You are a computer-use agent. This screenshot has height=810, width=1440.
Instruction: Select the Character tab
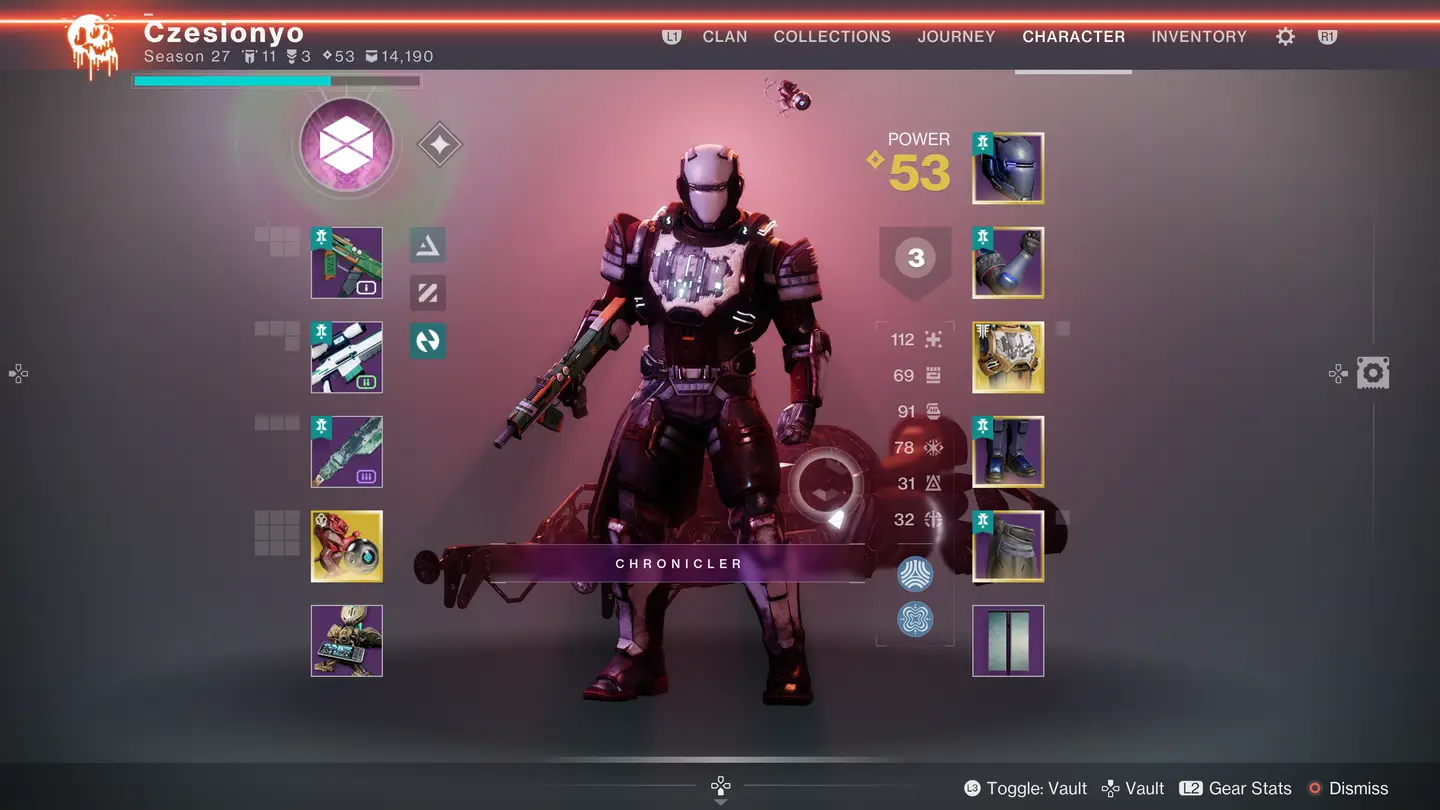tap(1073, 37)
